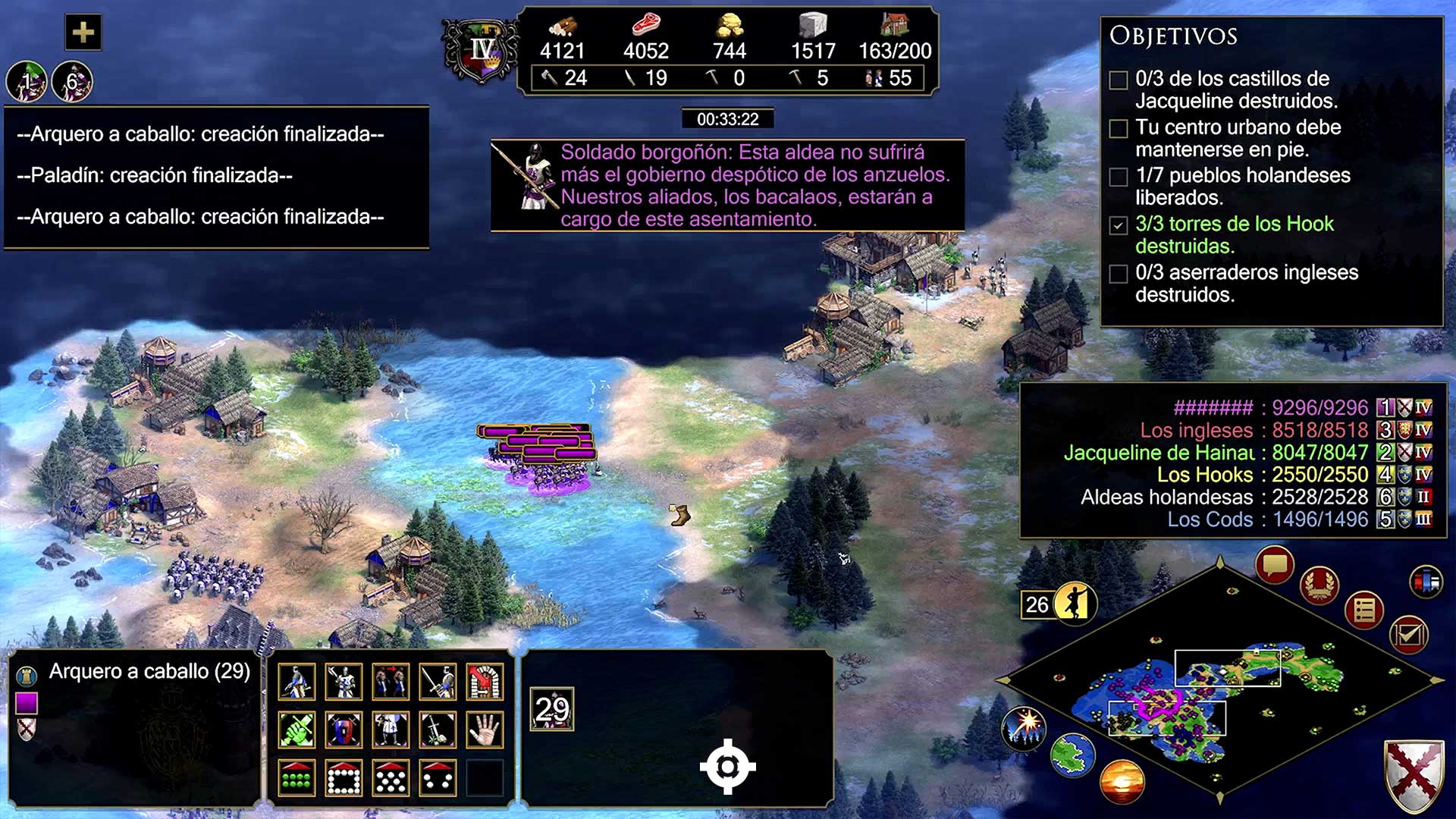Viewport: 1456px width, 819px height.
Task: Click the gold plus button
Action: pos(83,33)
